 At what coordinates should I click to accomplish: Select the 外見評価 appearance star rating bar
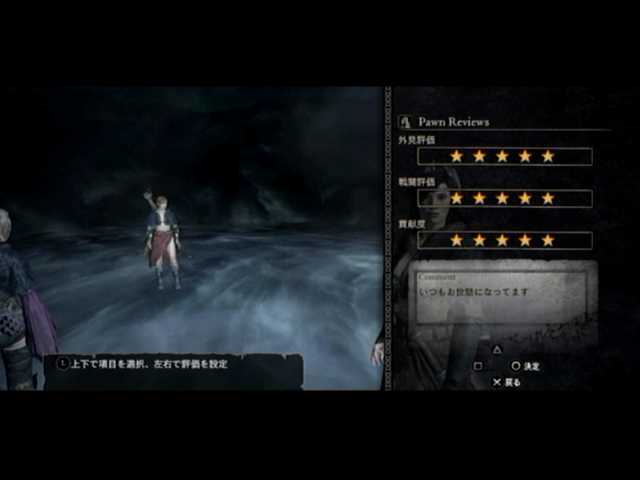504,156
